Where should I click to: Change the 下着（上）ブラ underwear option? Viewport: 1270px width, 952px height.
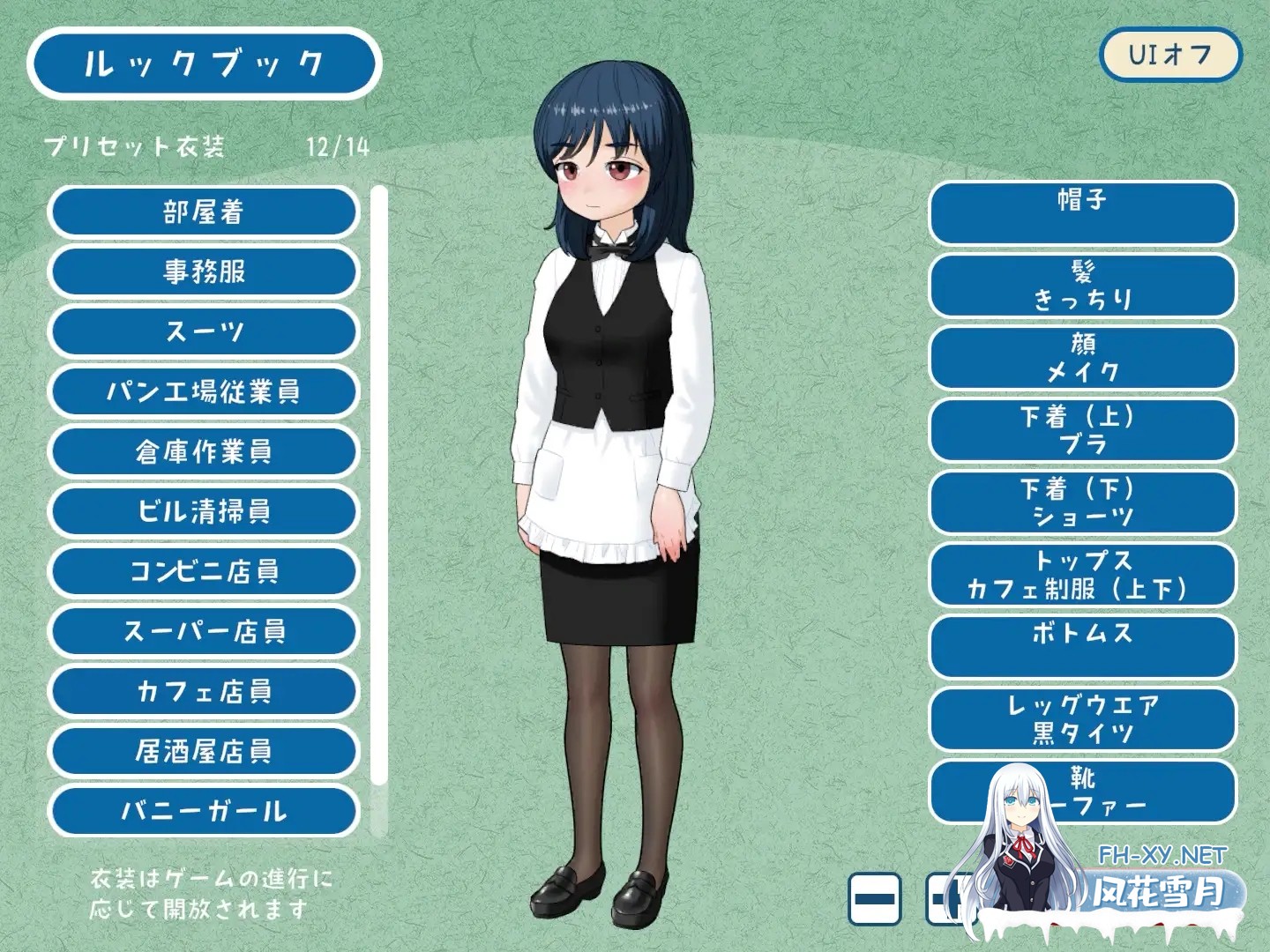tap(1083, 430)
